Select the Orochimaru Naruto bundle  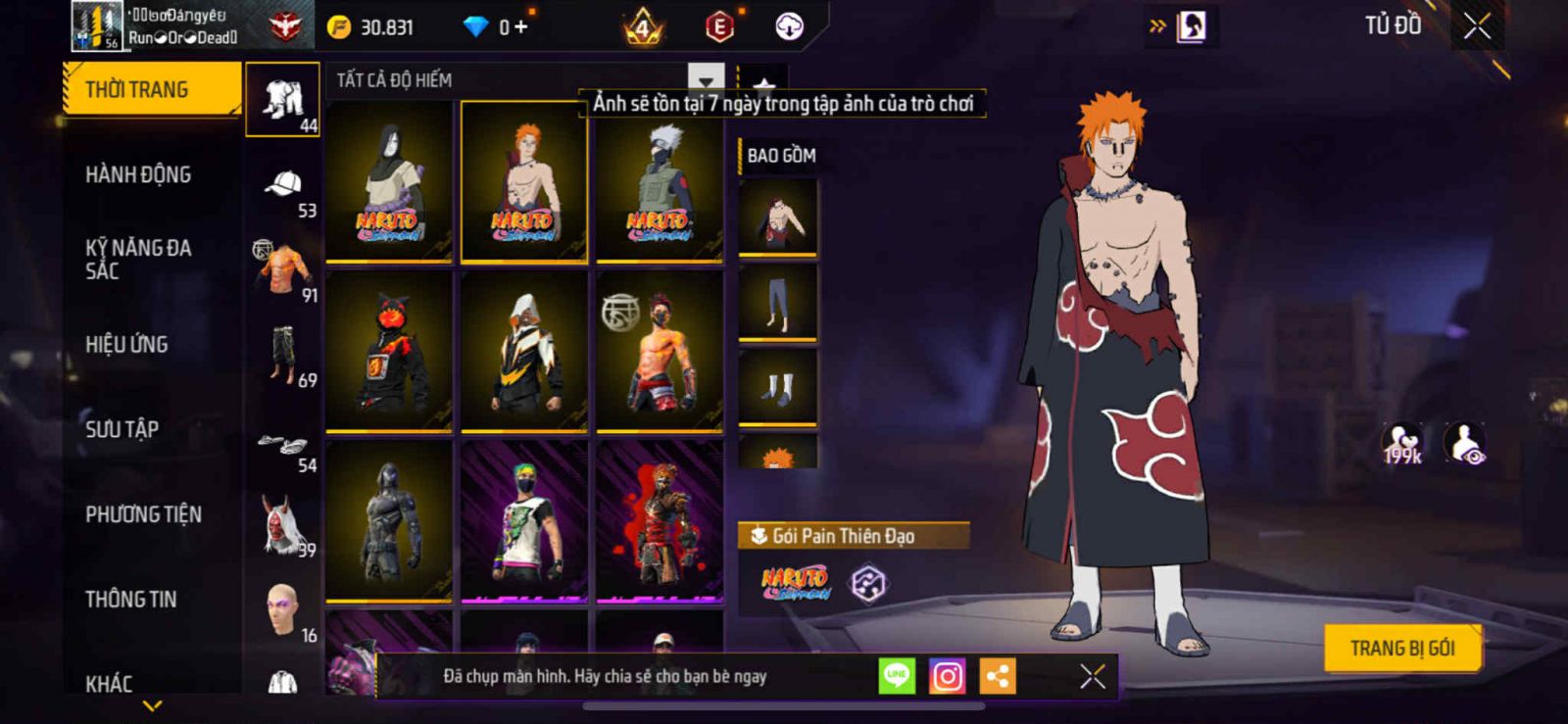(389, 182)
